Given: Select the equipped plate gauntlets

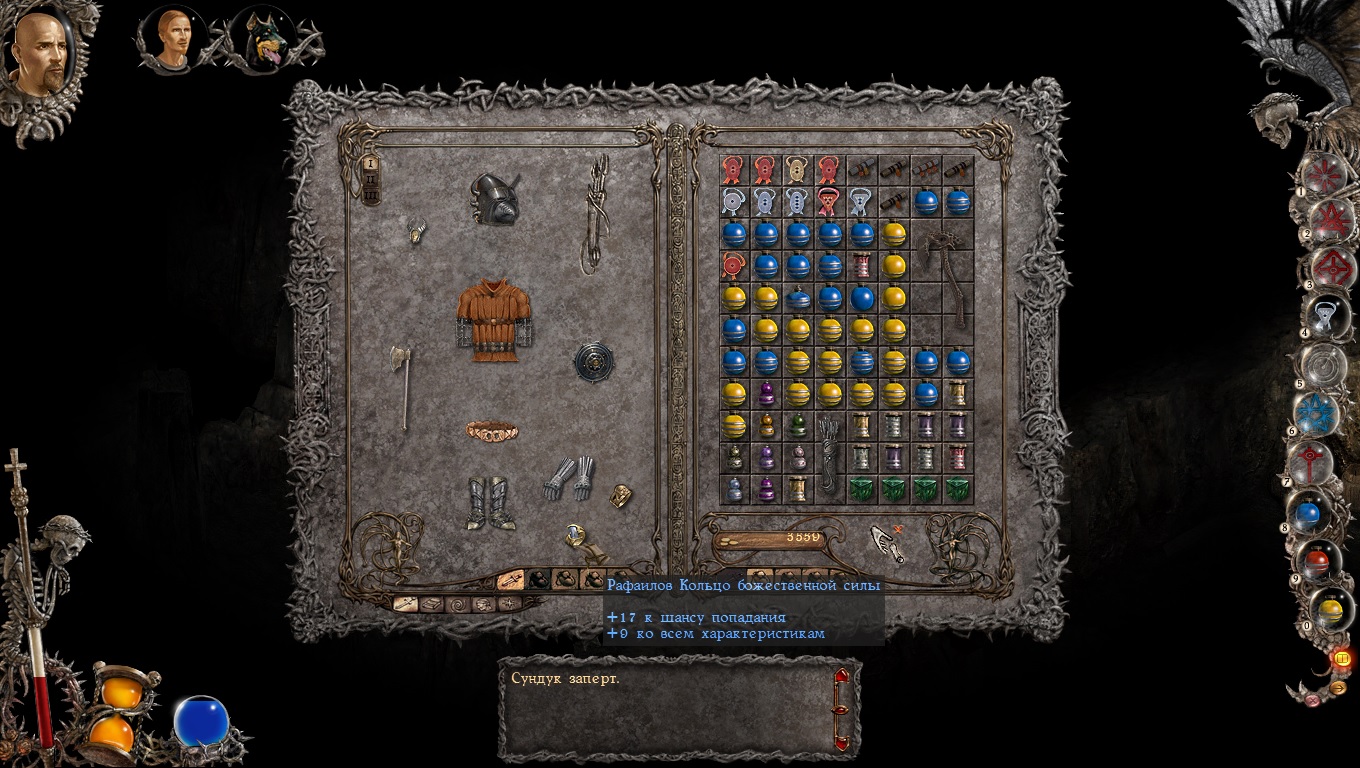Looking at the screenshot, I should [x=569, y=477].
